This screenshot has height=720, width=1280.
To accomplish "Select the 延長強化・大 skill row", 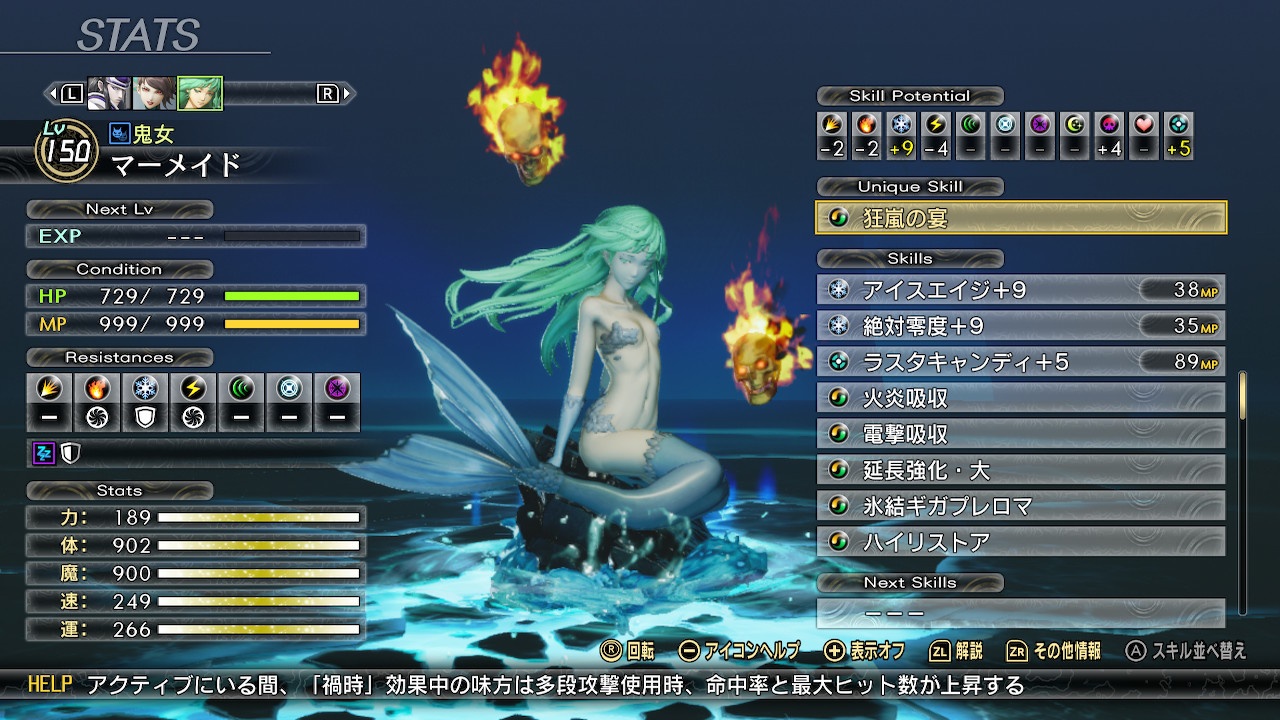I will click(x=1021, y=470).
